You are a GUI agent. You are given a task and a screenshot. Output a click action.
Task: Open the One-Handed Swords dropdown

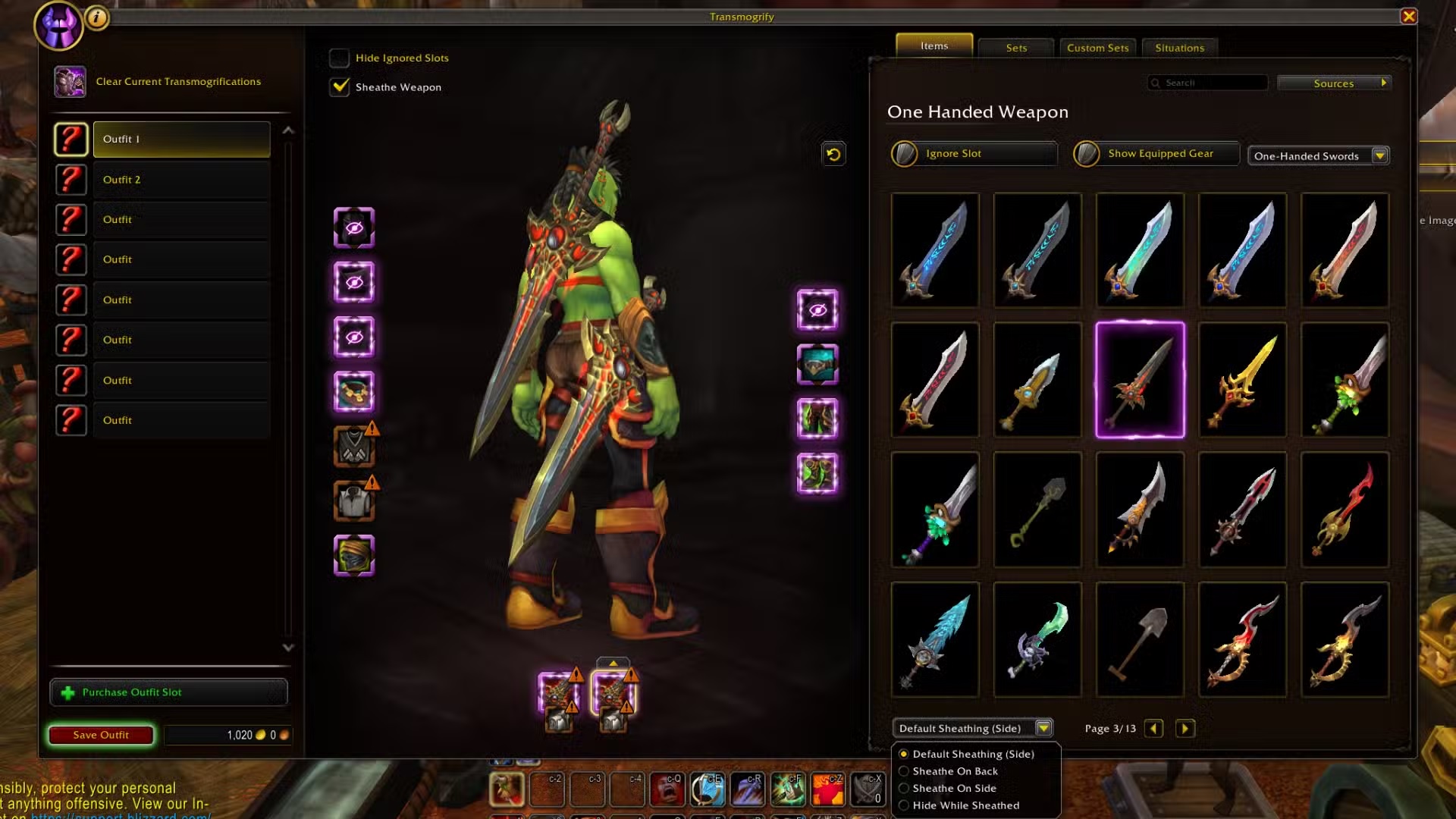(x=1379, y=156)
